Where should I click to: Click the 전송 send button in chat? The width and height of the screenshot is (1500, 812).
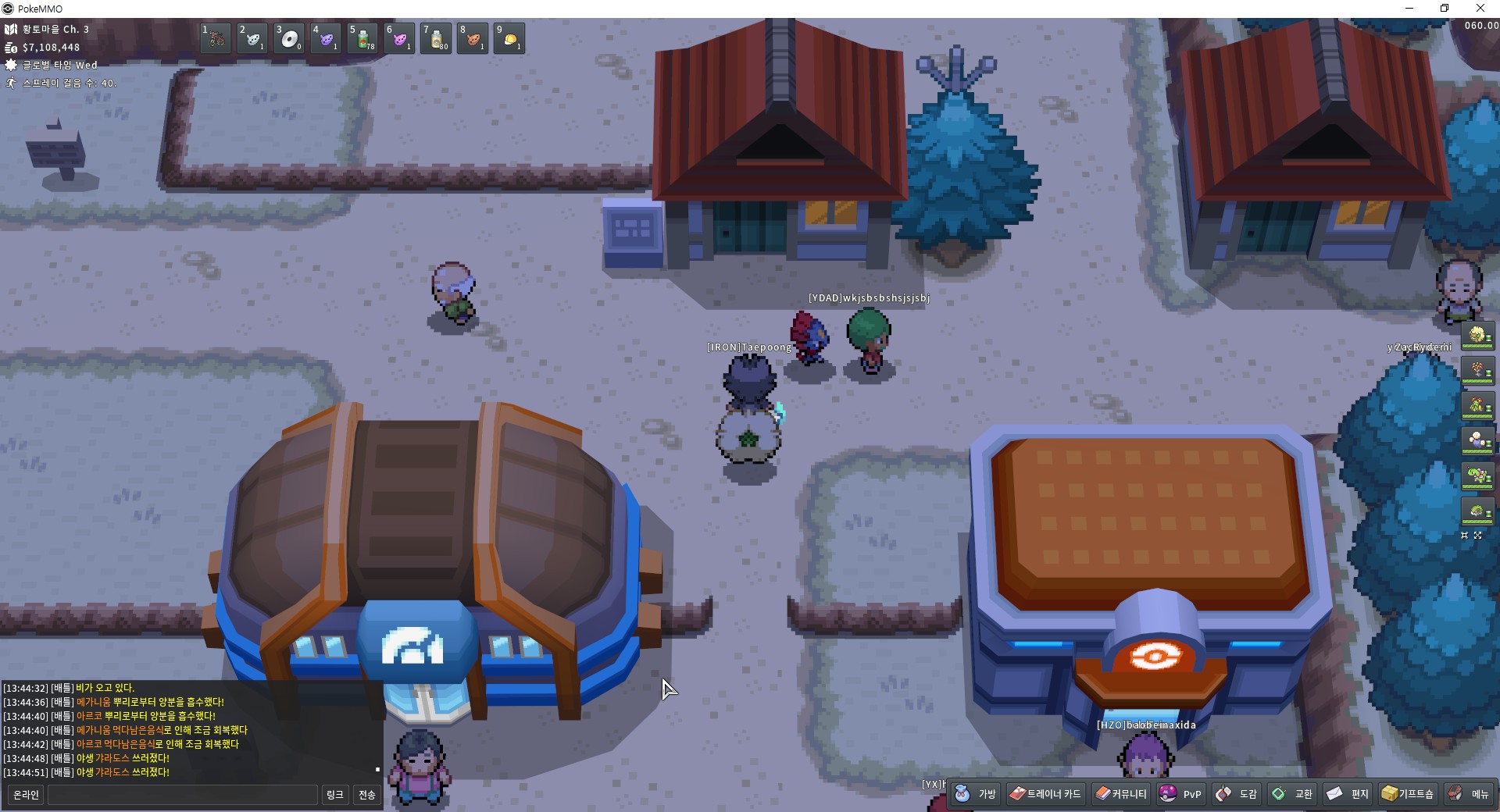pyautogui.click(x=366, y=795)
